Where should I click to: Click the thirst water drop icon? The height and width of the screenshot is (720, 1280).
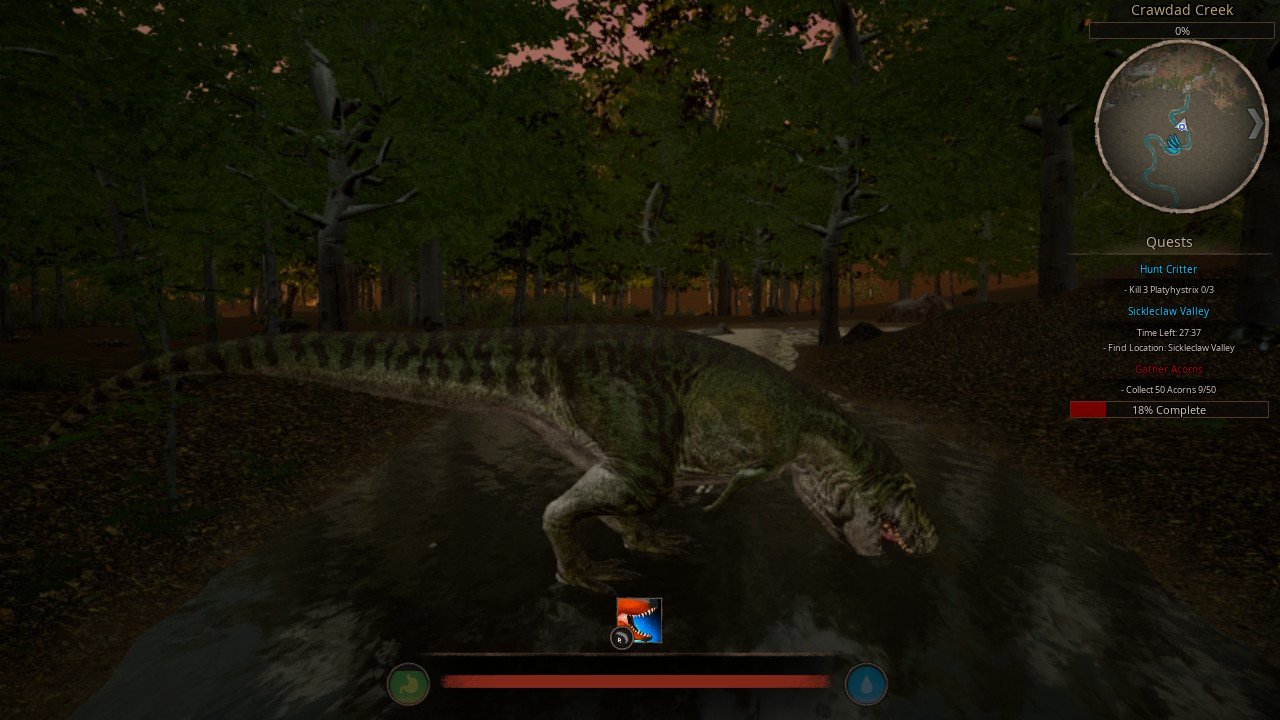coord(866,684)
